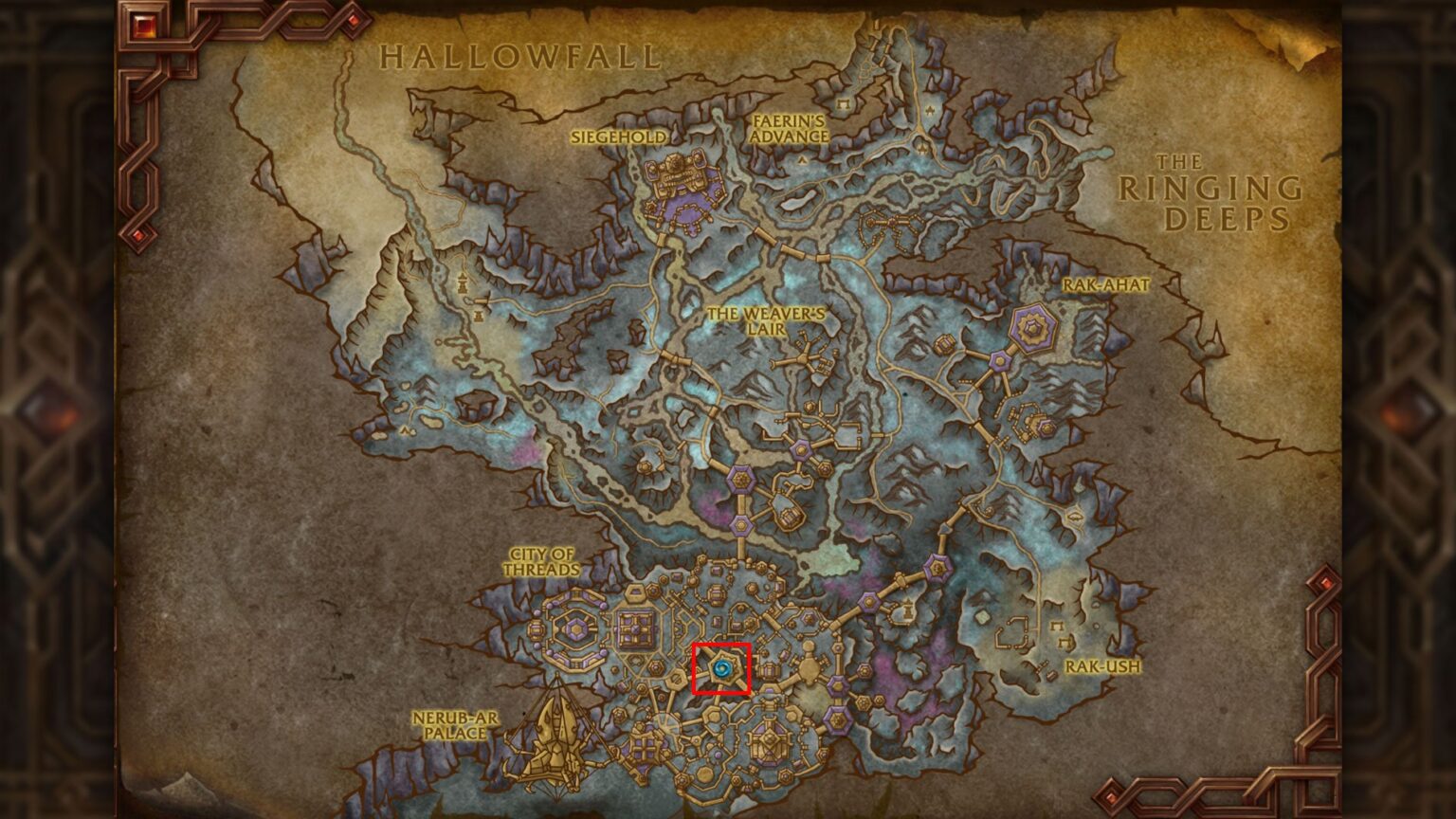Click the walled compound icon north of Weaver's Lair
This screenshot has height=819, width=1456.
coord(889,222)
